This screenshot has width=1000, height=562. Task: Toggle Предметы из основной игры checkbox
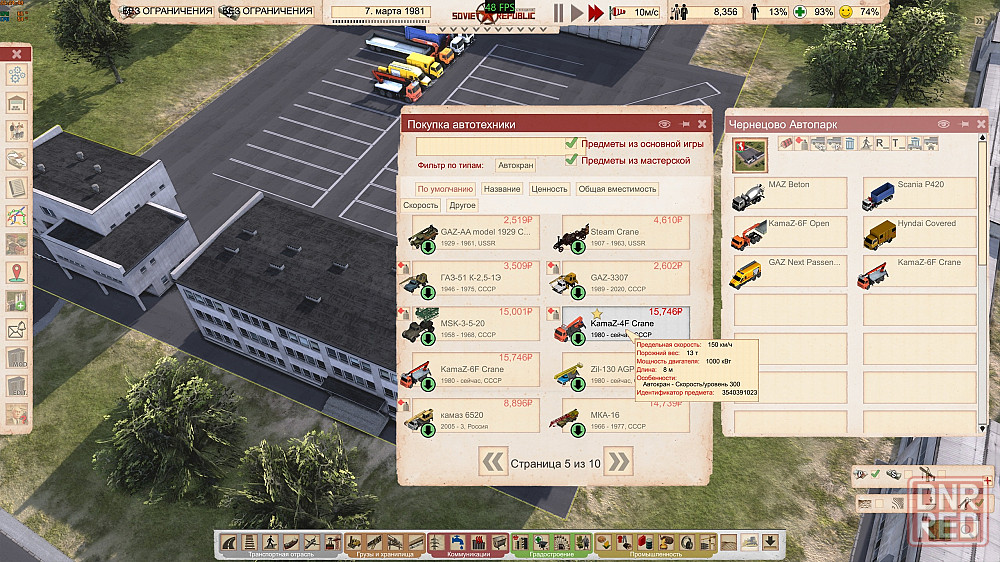coord(572,144)
